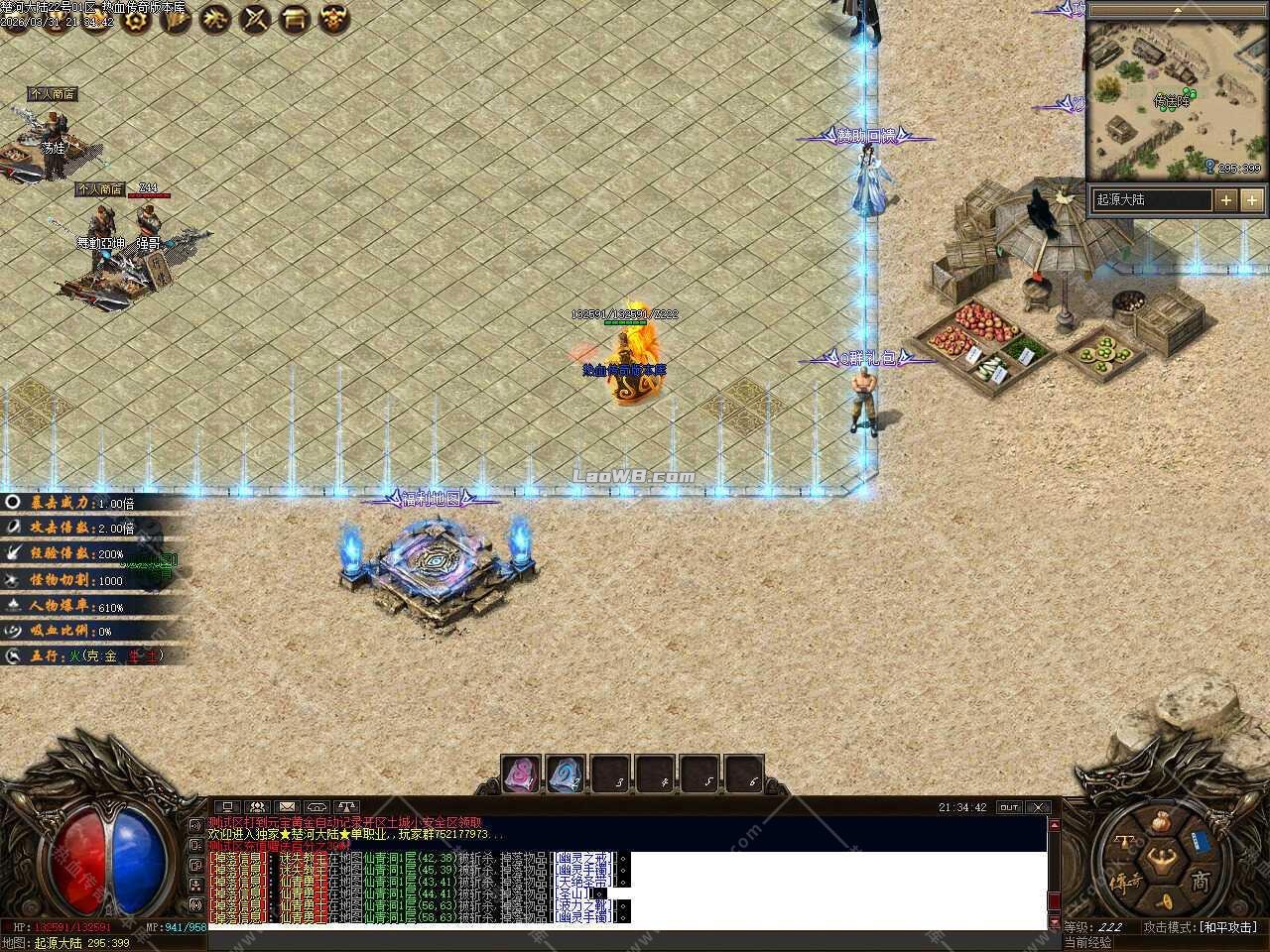
Task: Click the group members icon above the chat
Action: [257, 806]
